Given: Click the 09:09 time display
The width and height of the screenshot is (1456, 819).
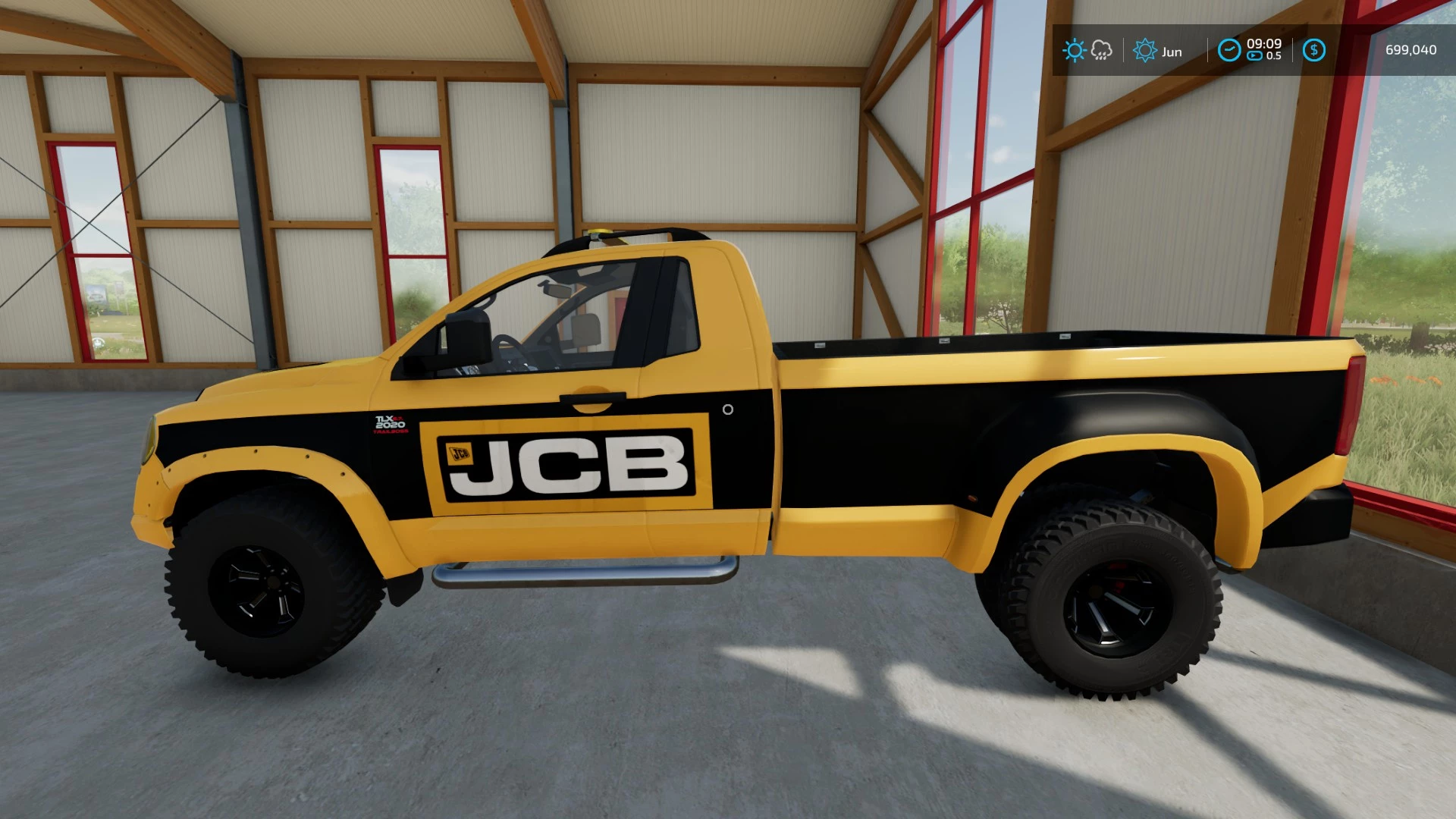Looking at the screenshot, I should 1264,42.
